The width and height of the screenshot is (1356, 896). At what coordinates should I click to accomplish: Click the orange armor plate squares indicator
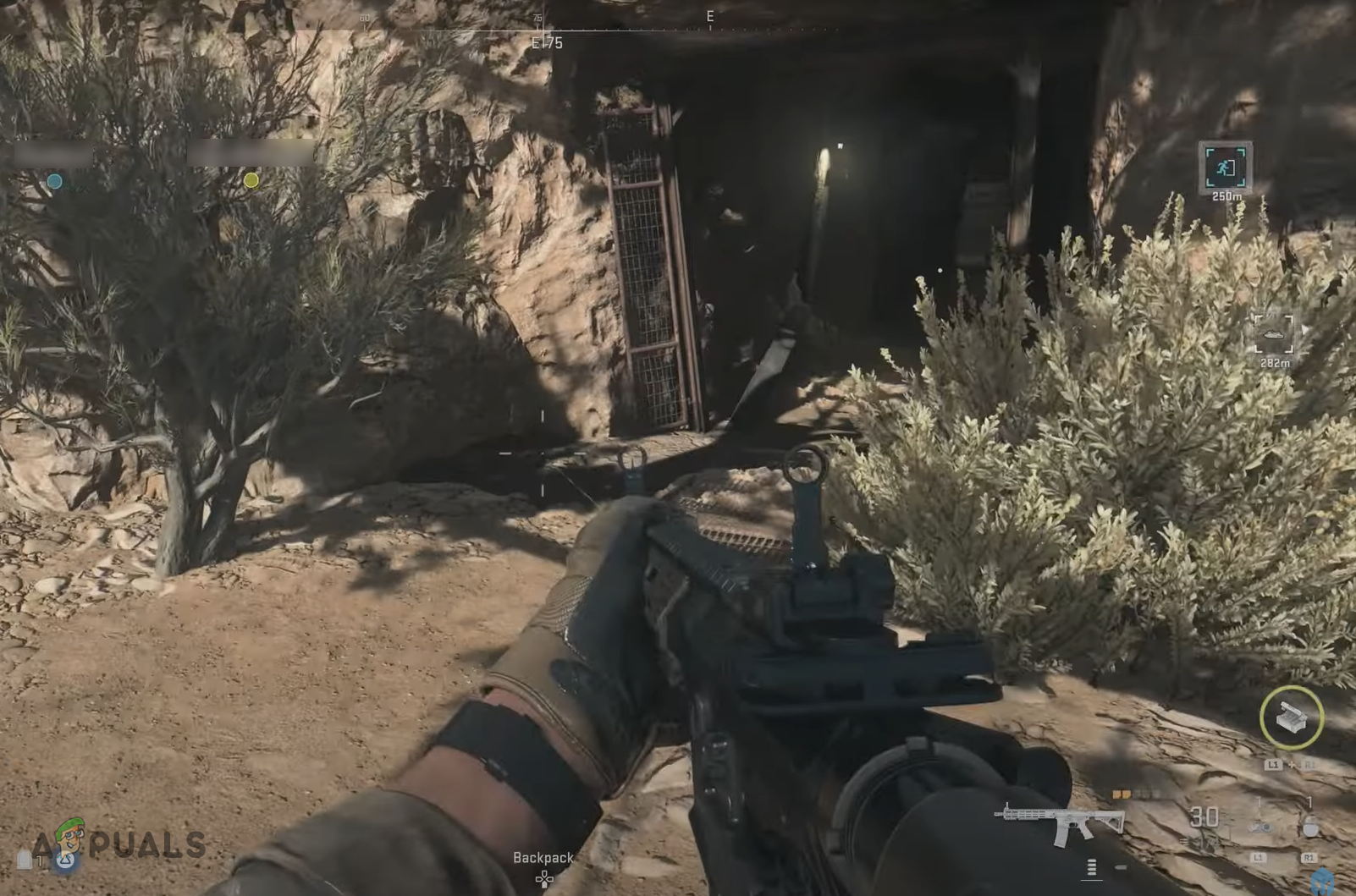(x=1123, y=794)
